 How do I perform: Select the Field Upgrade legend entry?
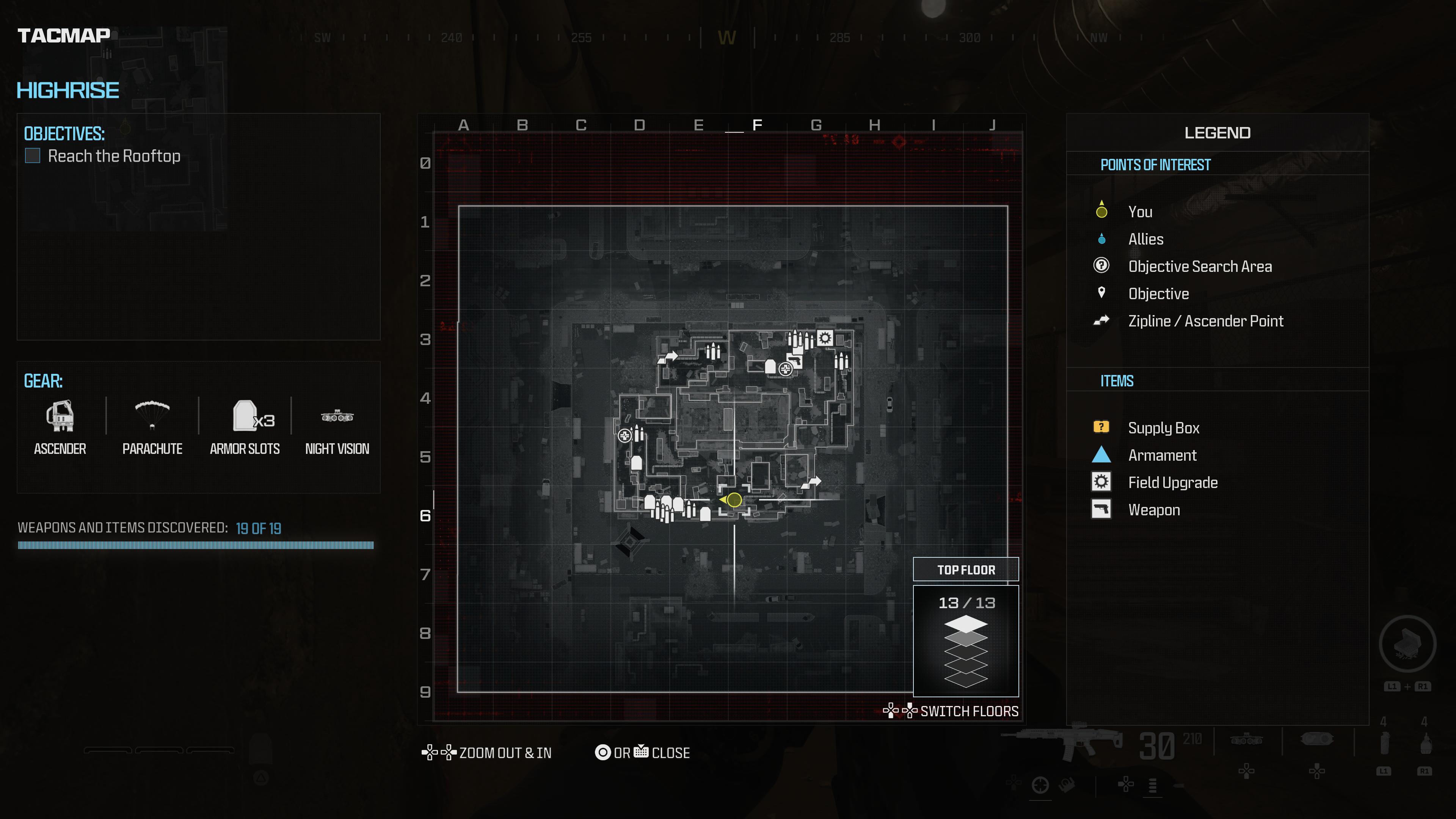point(1172,483)
